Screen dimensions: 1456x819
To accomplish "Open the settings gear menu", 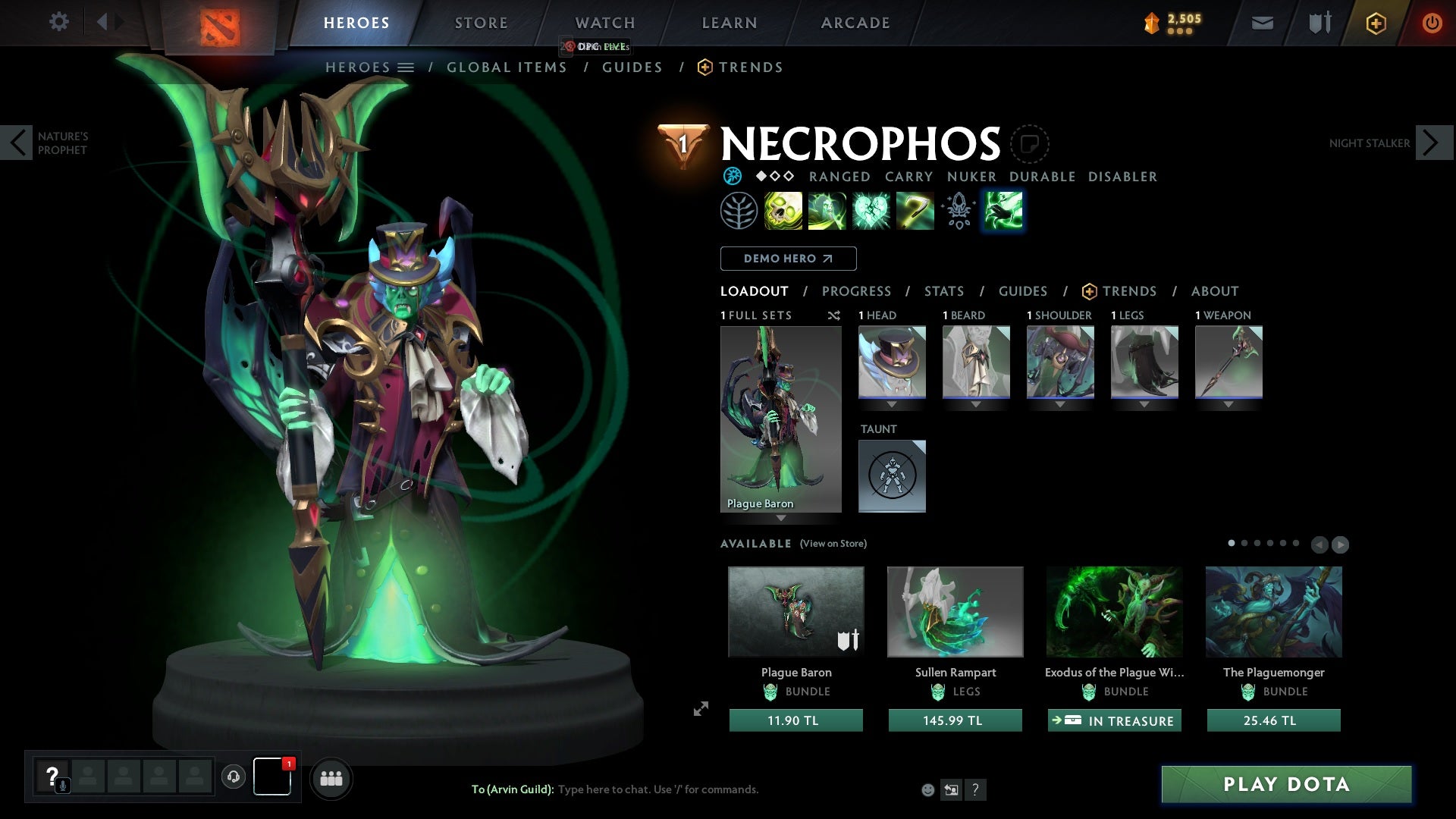I will 58,22.
